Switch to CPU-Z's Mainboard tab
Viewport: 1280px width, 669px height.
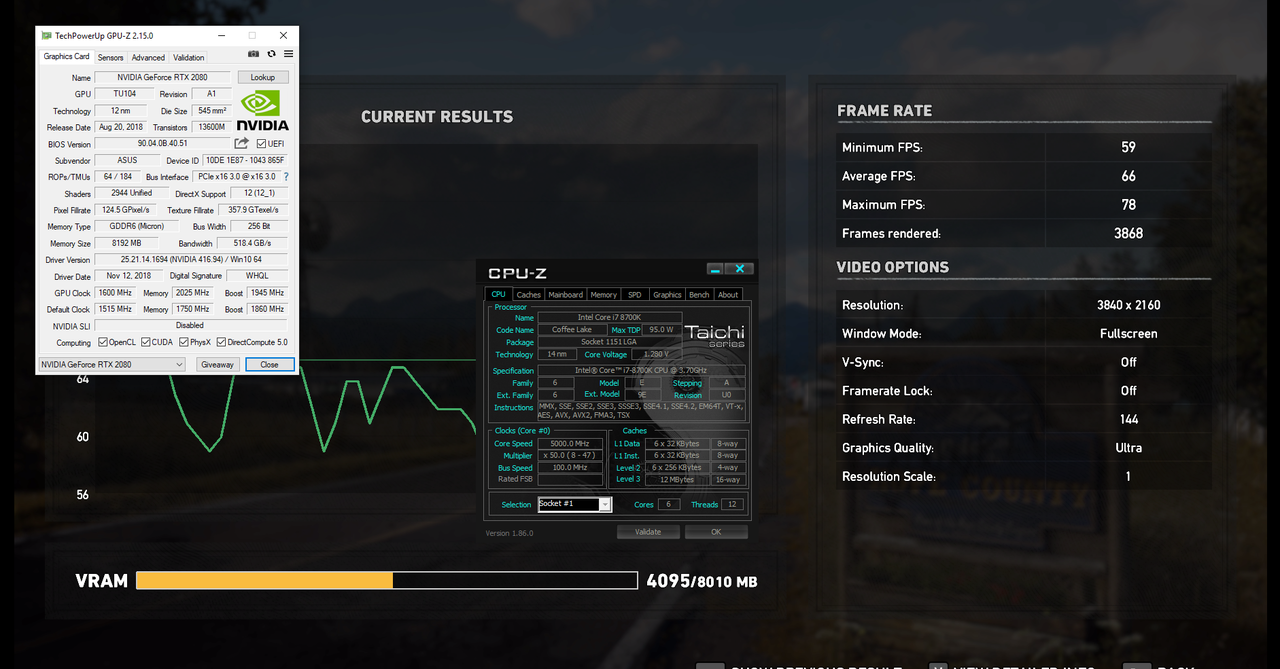coord(565,295)
